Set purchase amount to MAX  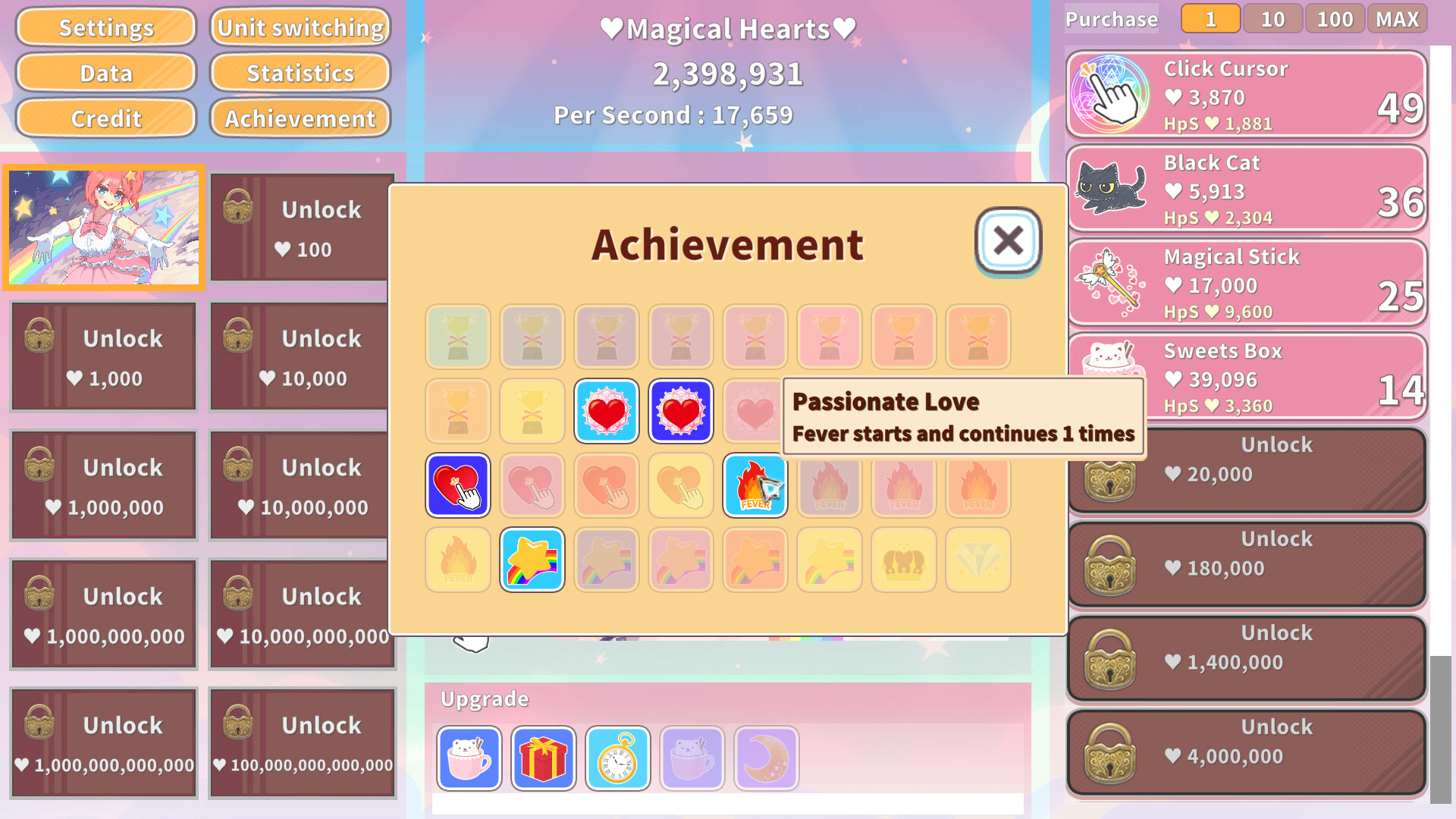(1396, 19)
